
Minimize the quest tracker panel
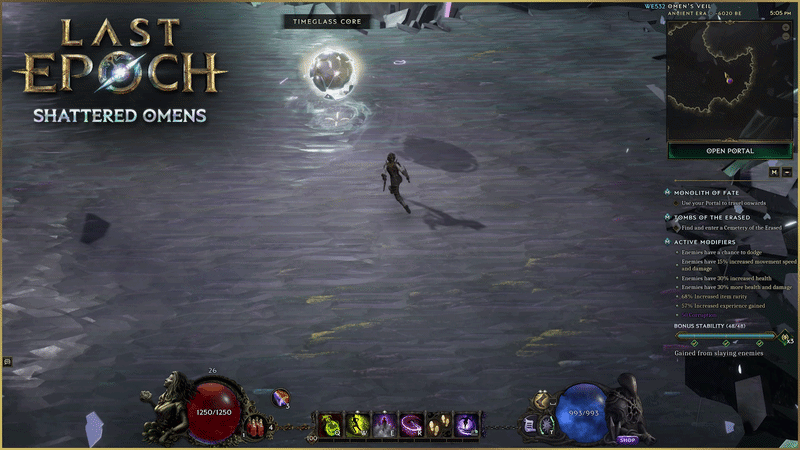pos(788,172)
